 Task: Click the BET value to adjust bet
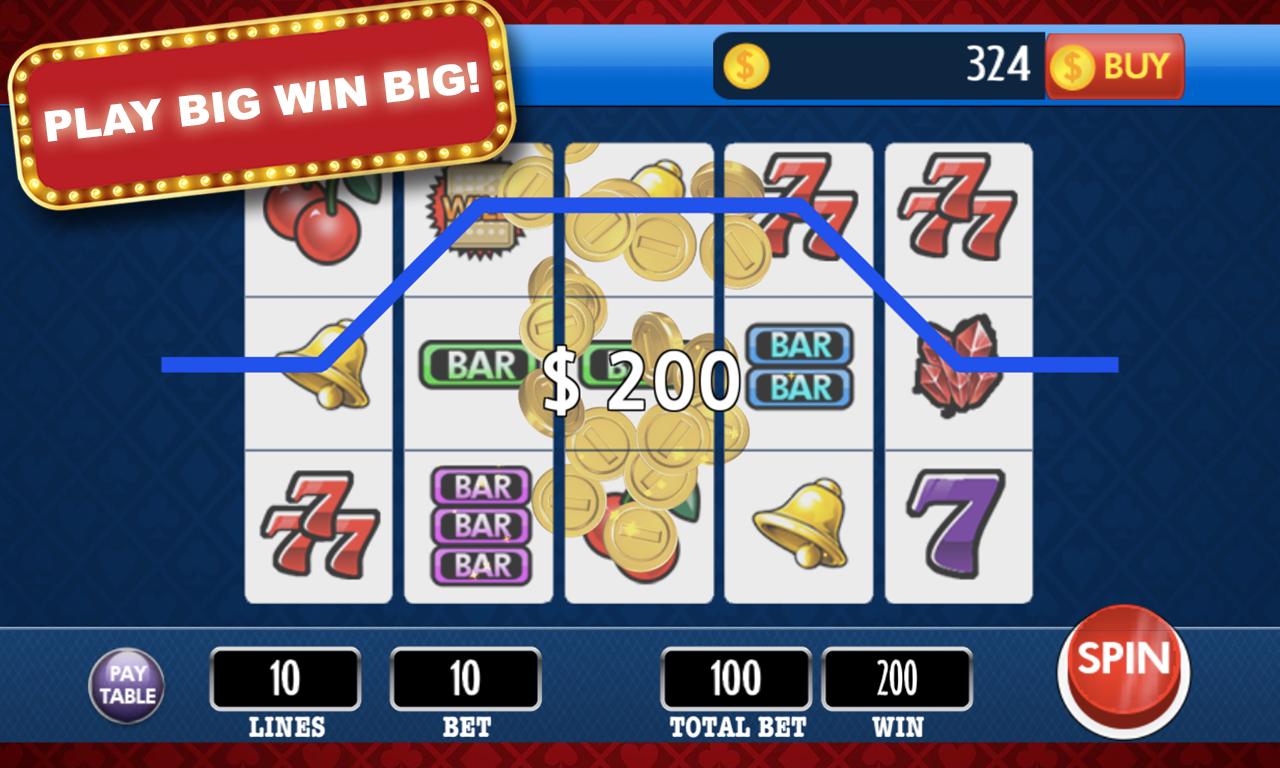(x=465, y=678)
